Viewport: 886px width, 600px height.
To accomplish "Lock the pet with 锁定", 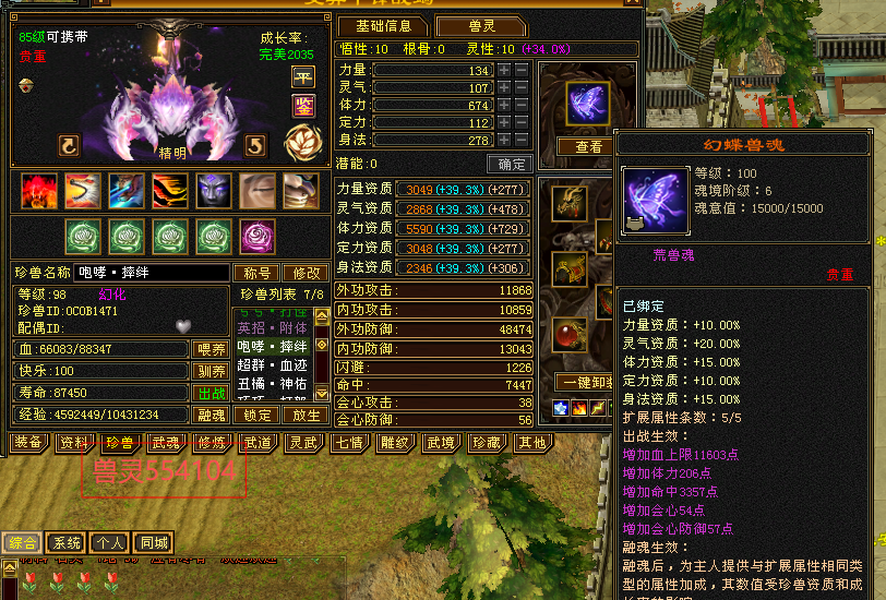I will tap(257, 415).
